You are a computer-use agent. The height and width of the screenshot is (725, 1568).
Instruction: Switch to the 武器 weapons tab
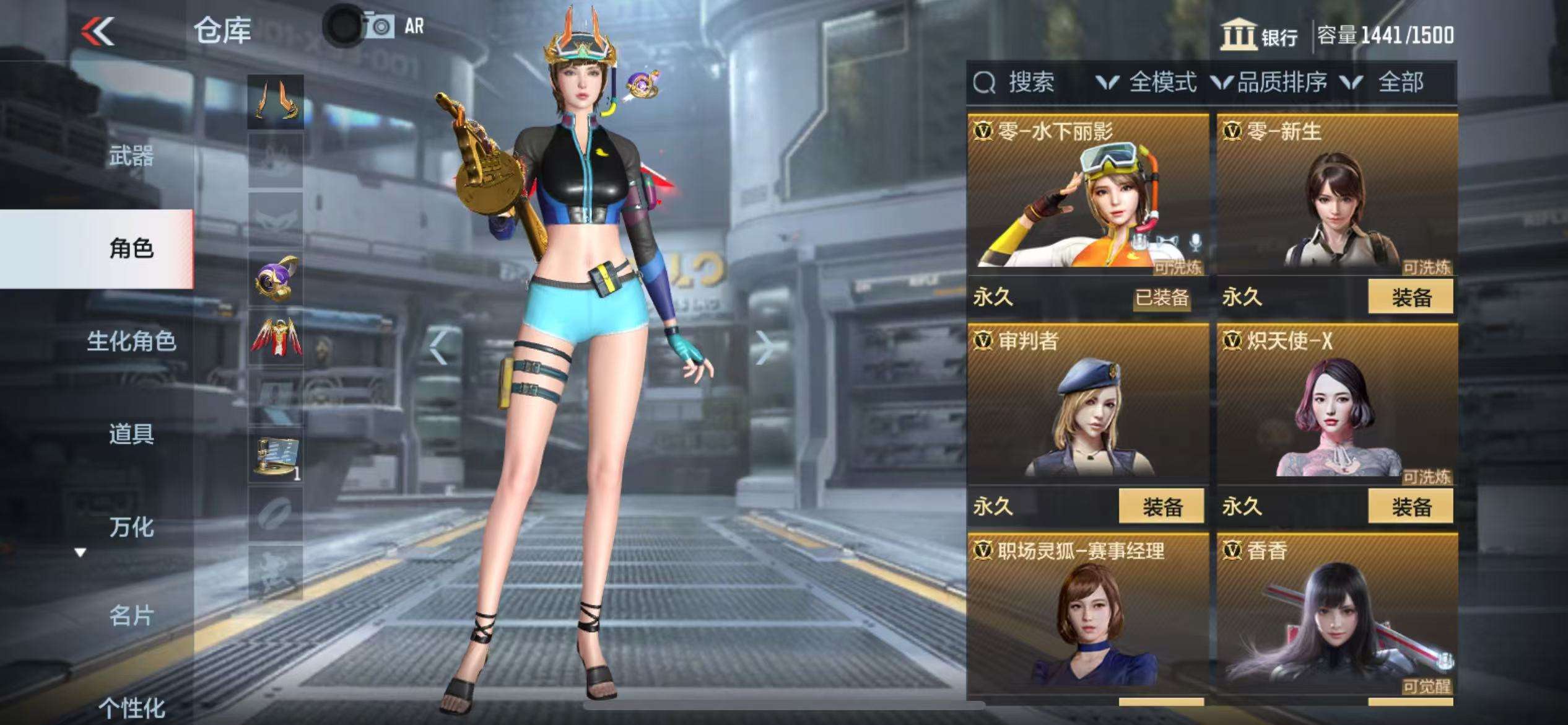point(131,156)
